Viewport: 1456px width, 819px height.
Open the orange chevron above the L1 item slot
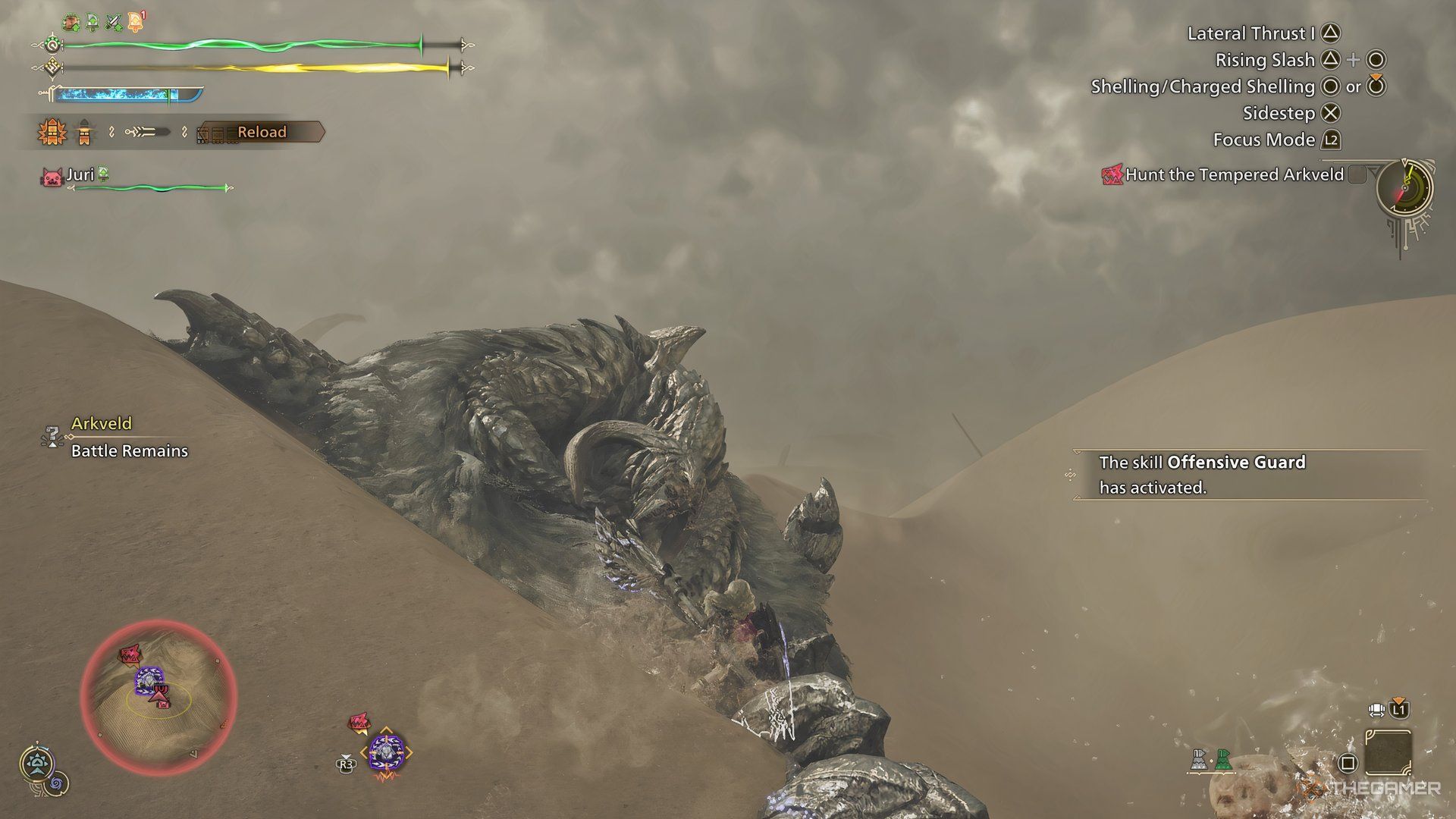tap(1398, 700)
